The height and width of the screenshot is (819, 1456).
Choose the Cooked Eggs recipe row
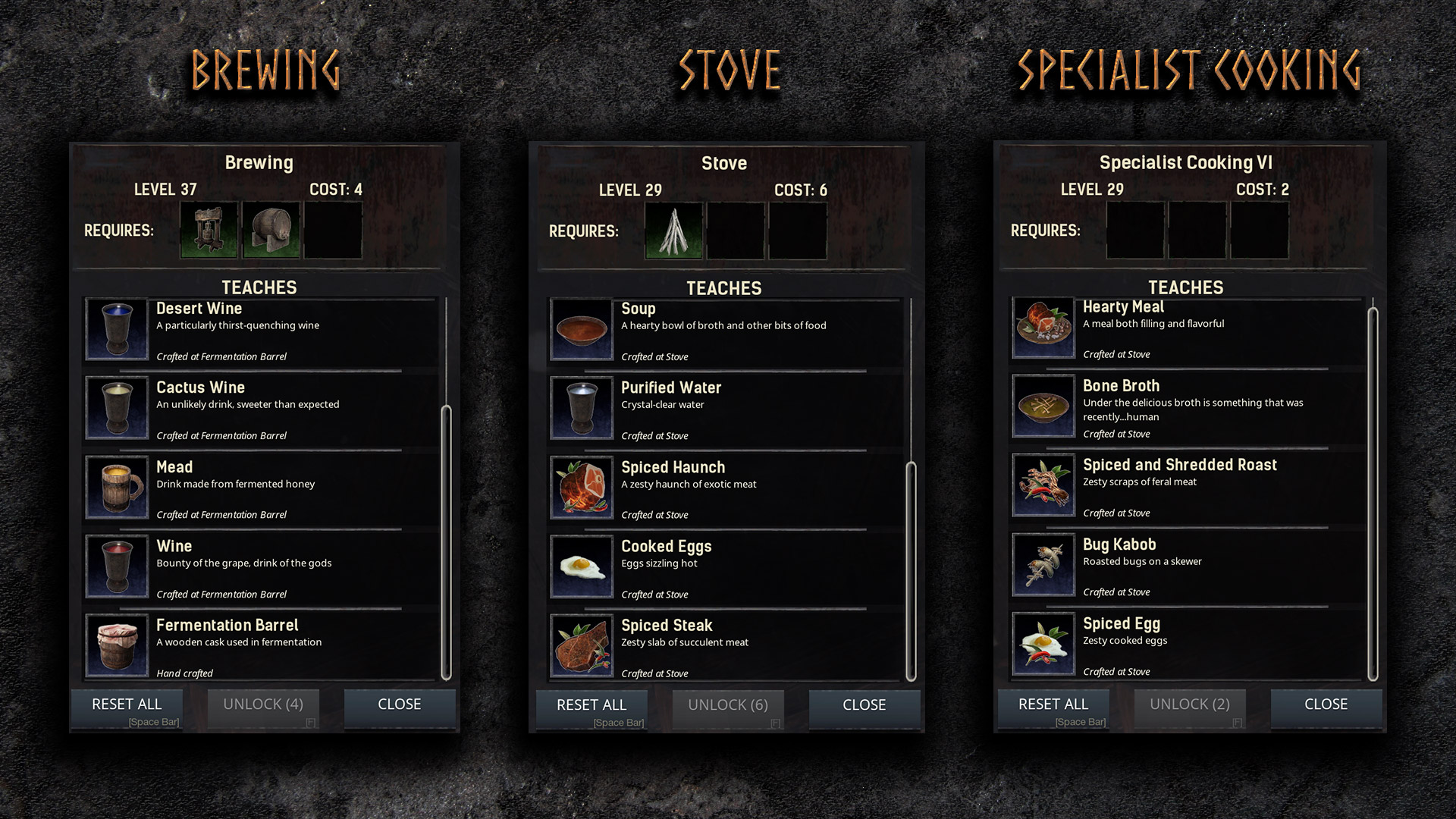point(723,569)
